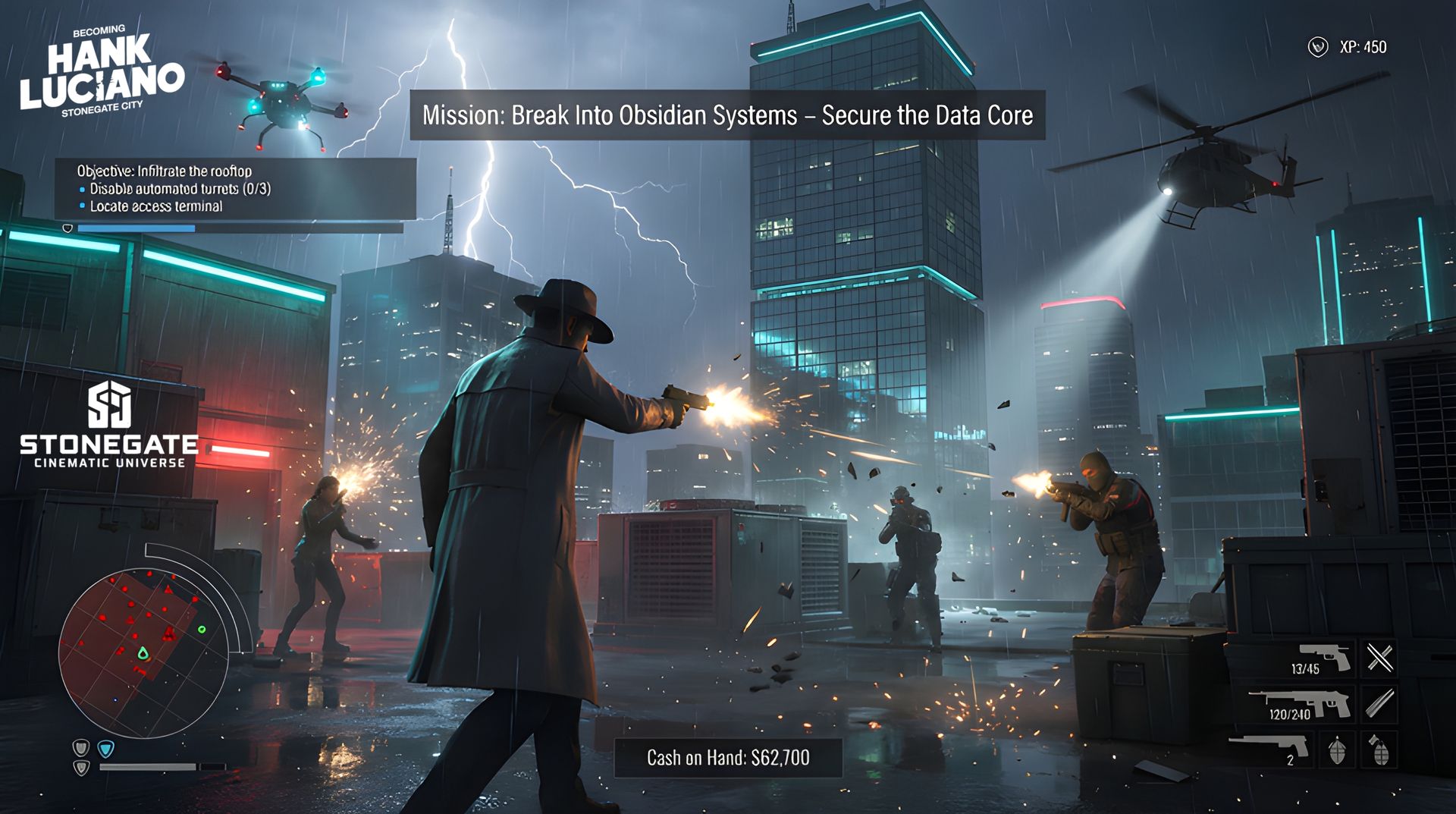This screenshot has width=1456, height=814.
Task: Select the crossed blades melee slot
Action: pos(1379,658)
